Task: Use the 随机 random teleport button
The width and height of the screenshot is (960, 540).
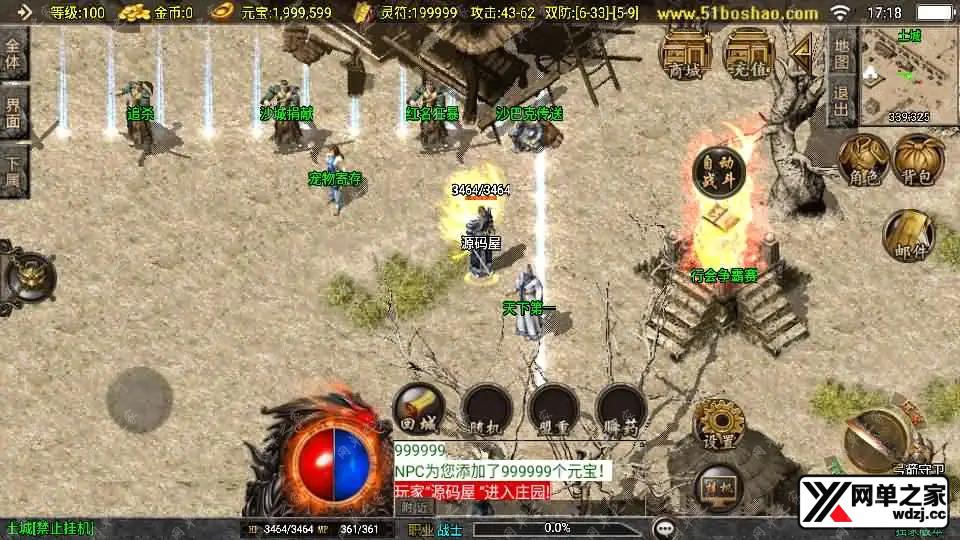Action: coord(486,410)
